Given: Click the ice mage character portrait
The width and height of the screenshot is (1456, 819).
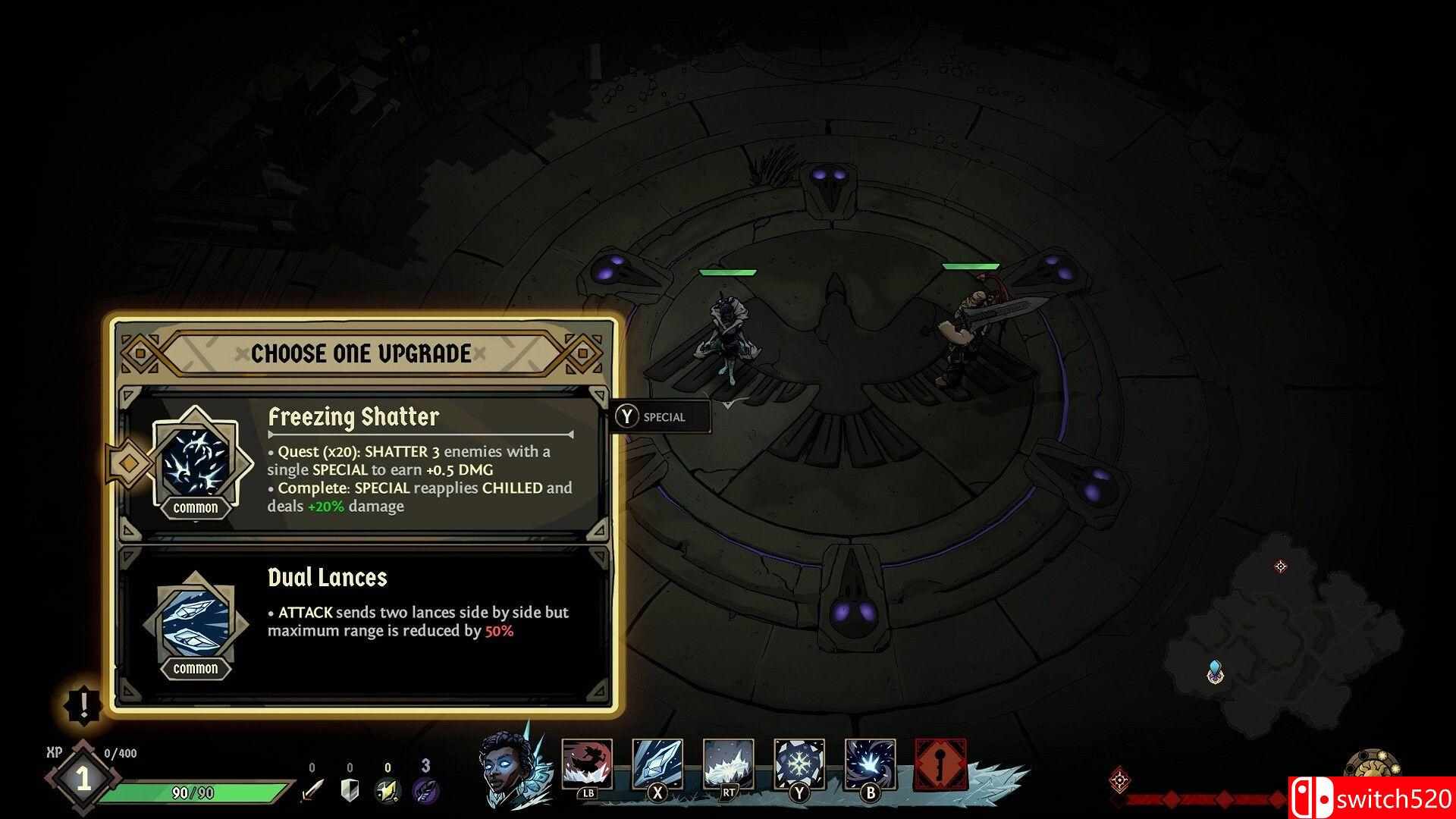Looking at the screenshot, I should (504, 767).
